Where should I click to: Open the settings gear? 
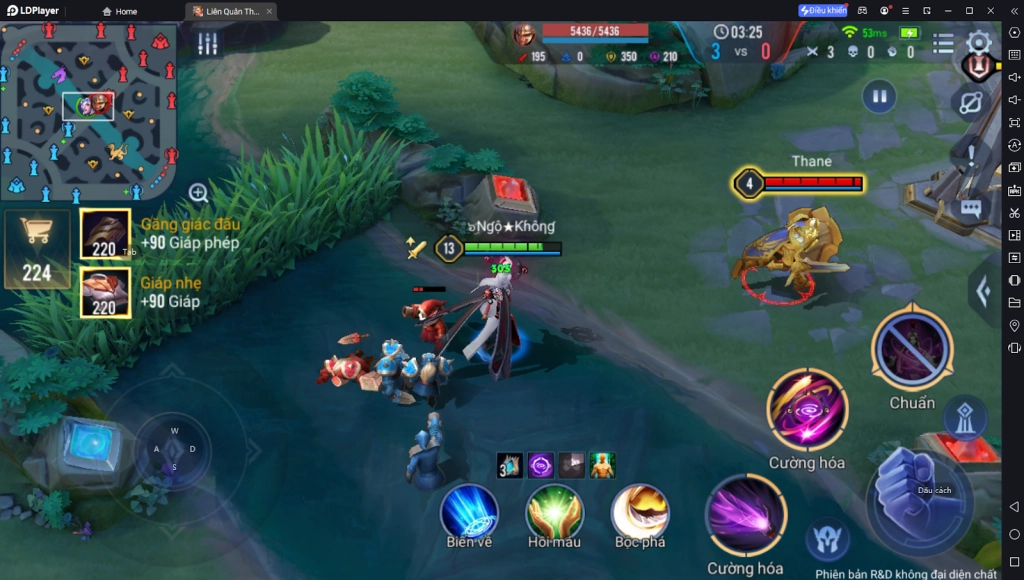(978, 42)
